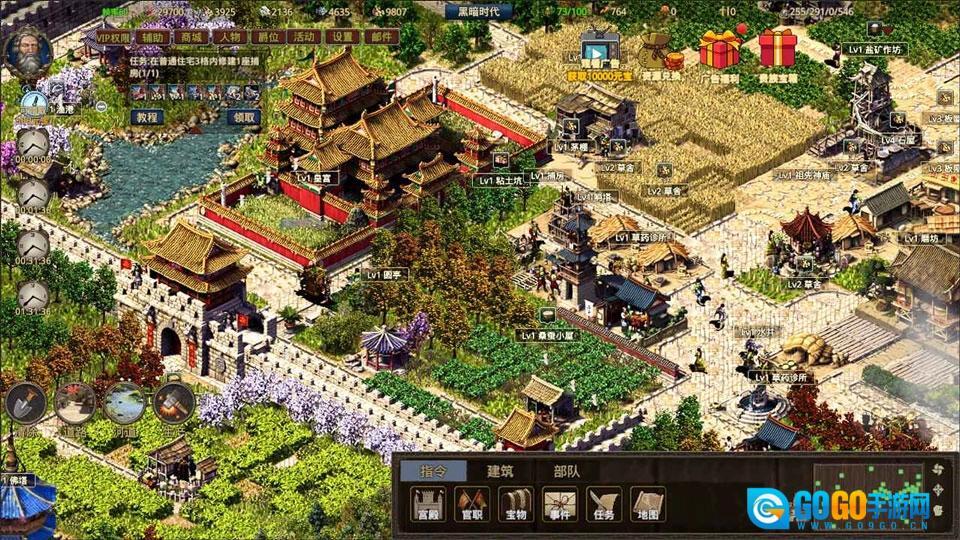960x540 pixels.
Task: Open the 人物 character menu
Action: (229, 37)
